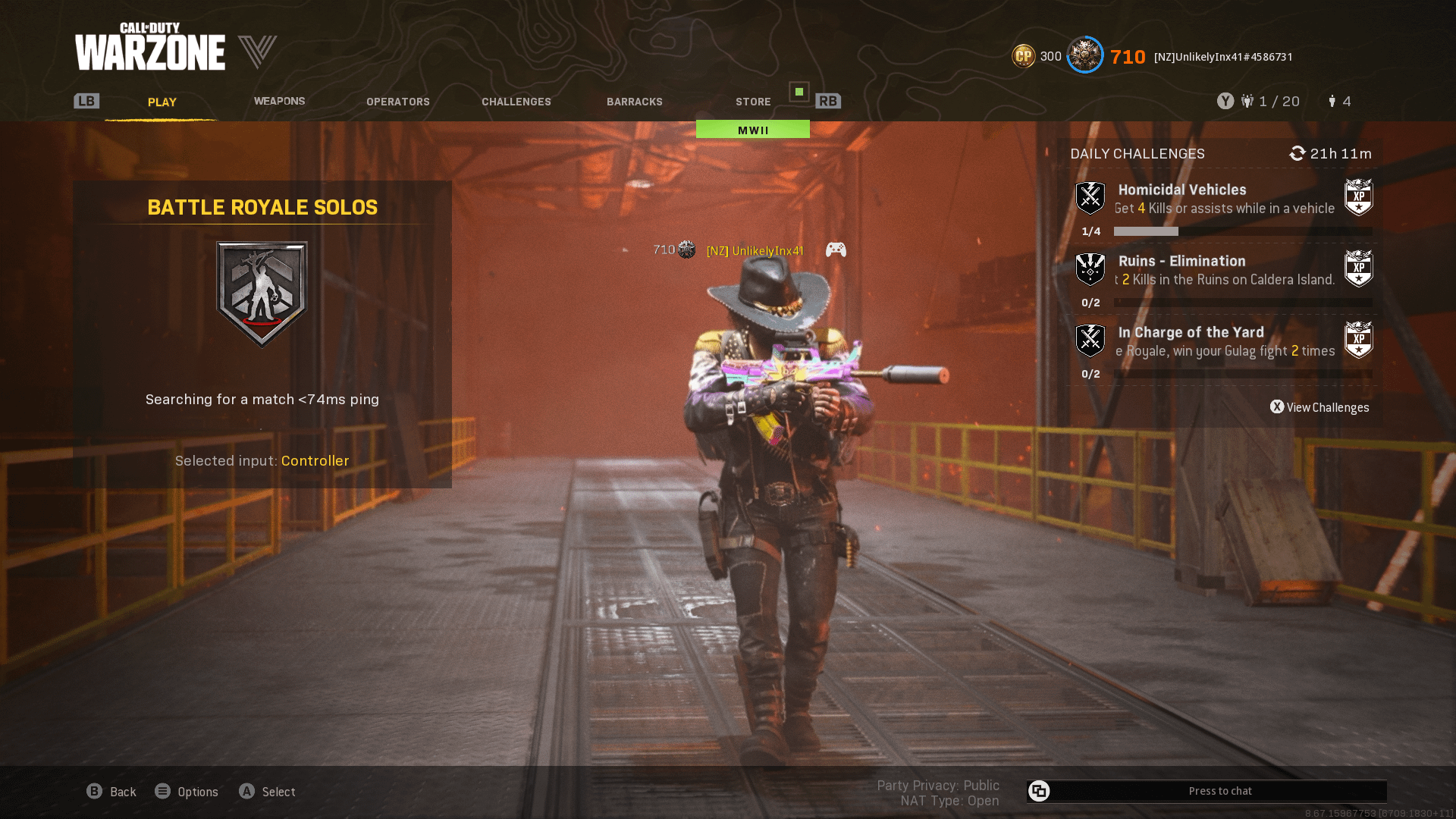Click the squad fill icon showing 4
The image size is (1456, 819).
point(1332,101)
